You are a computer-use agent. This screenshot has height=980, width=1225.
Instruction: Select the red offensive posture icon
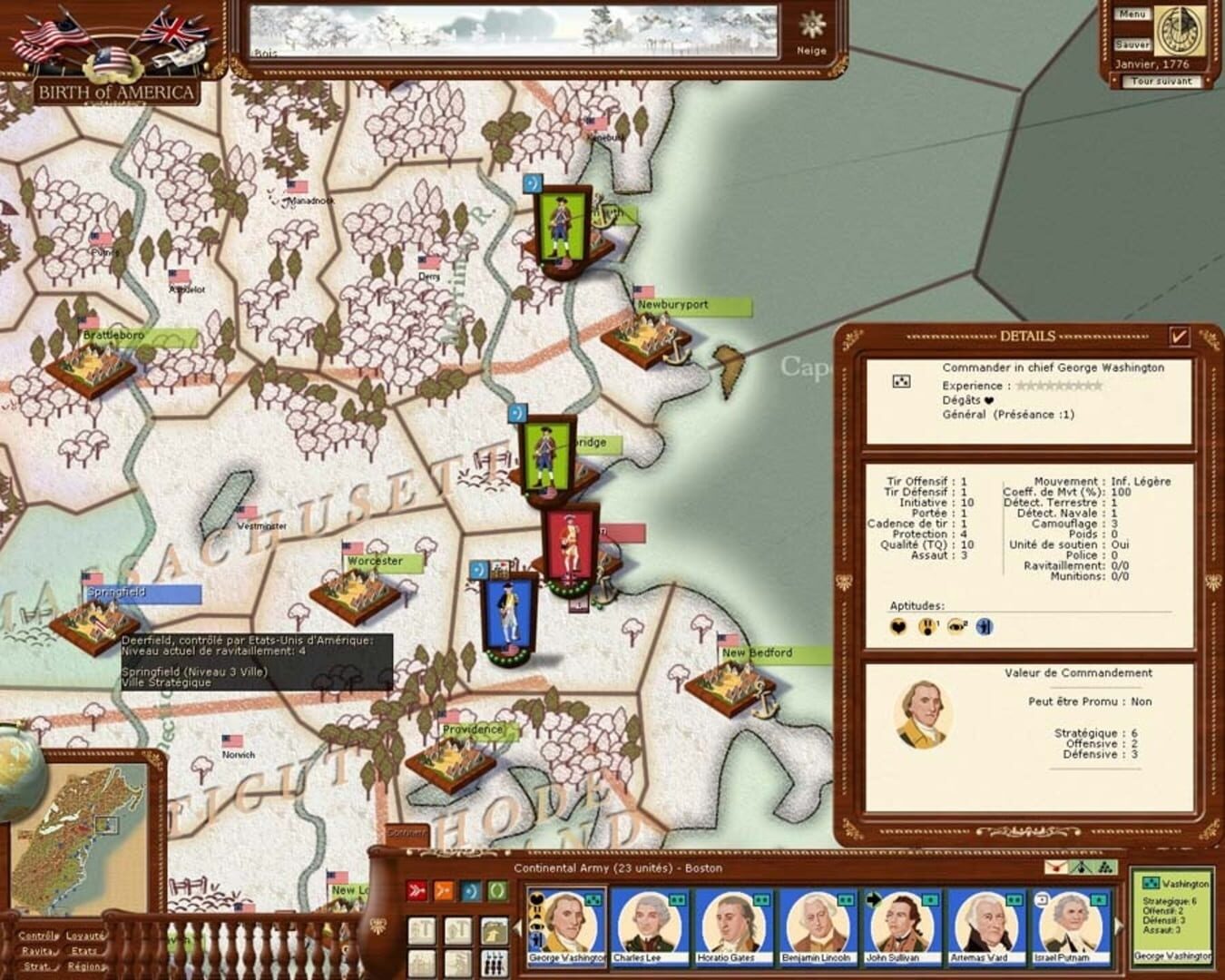pyautogui.click(x=418, y=889)
